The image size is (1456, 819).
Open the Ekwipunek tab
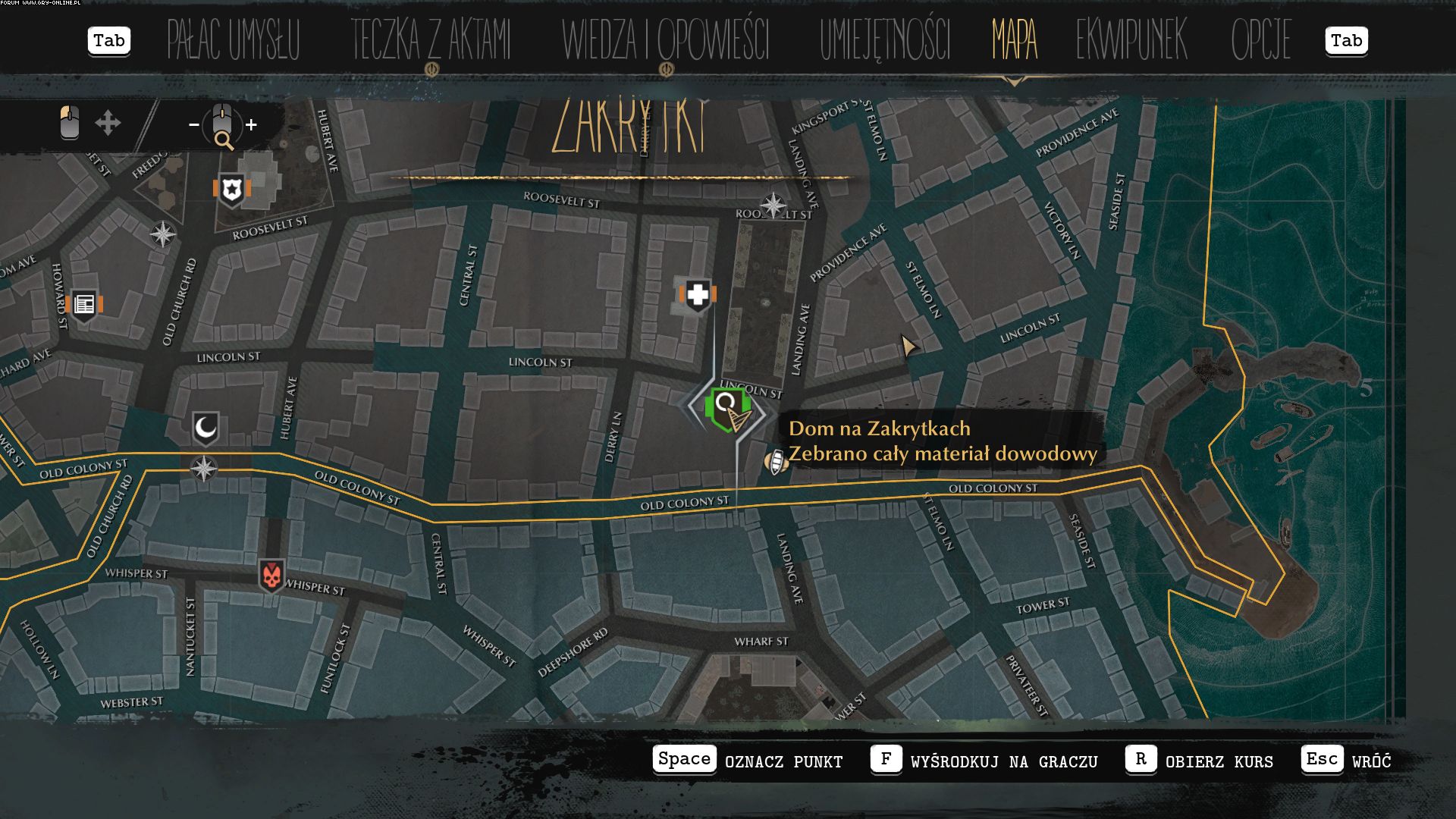1131,40
